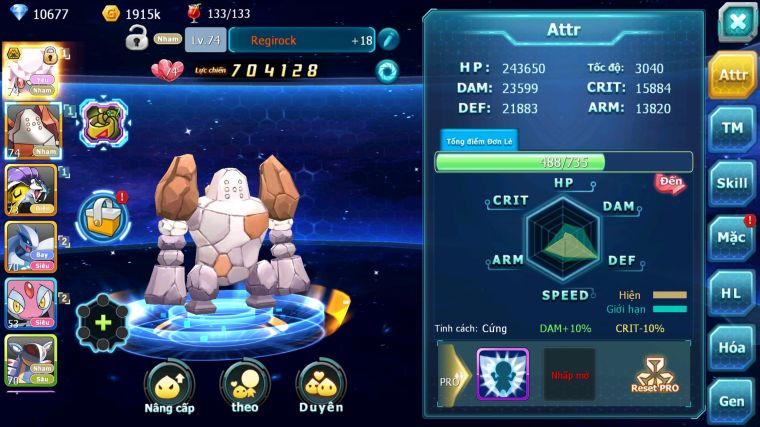
Task: Switch to the TM tab
Action: [x=732, y=128]
